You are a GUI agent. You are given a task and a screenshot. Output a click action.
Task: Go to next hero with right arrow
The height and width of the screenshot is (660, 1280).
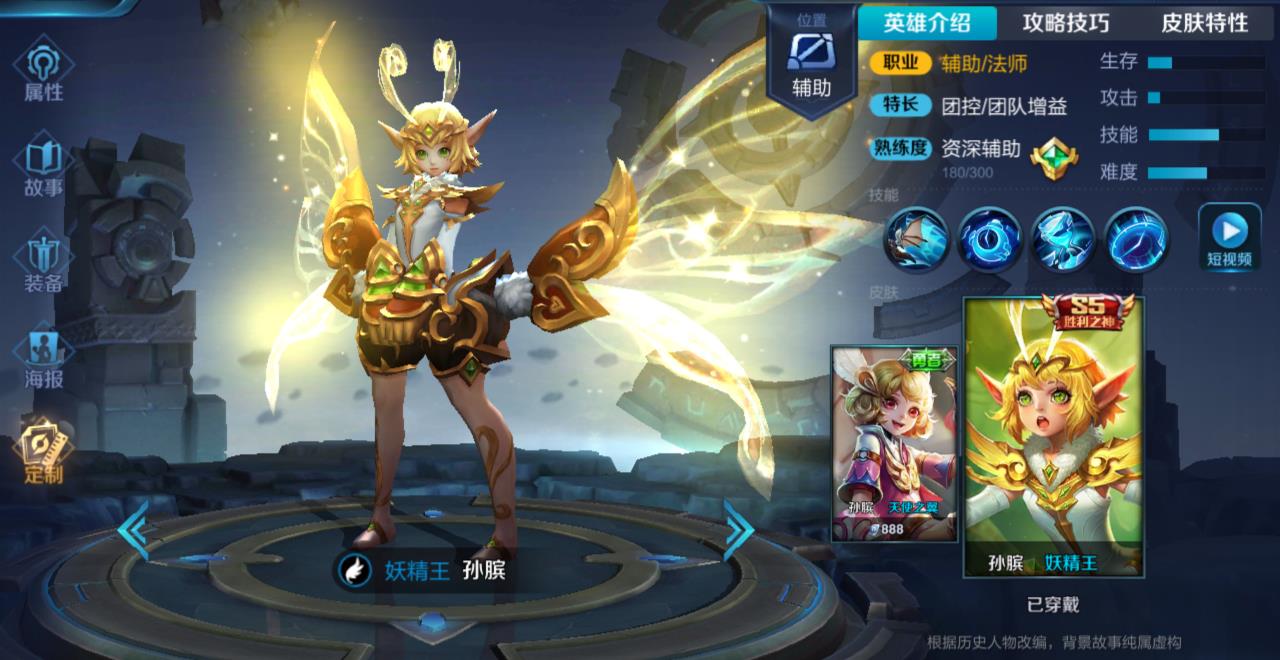pos(738,530)
